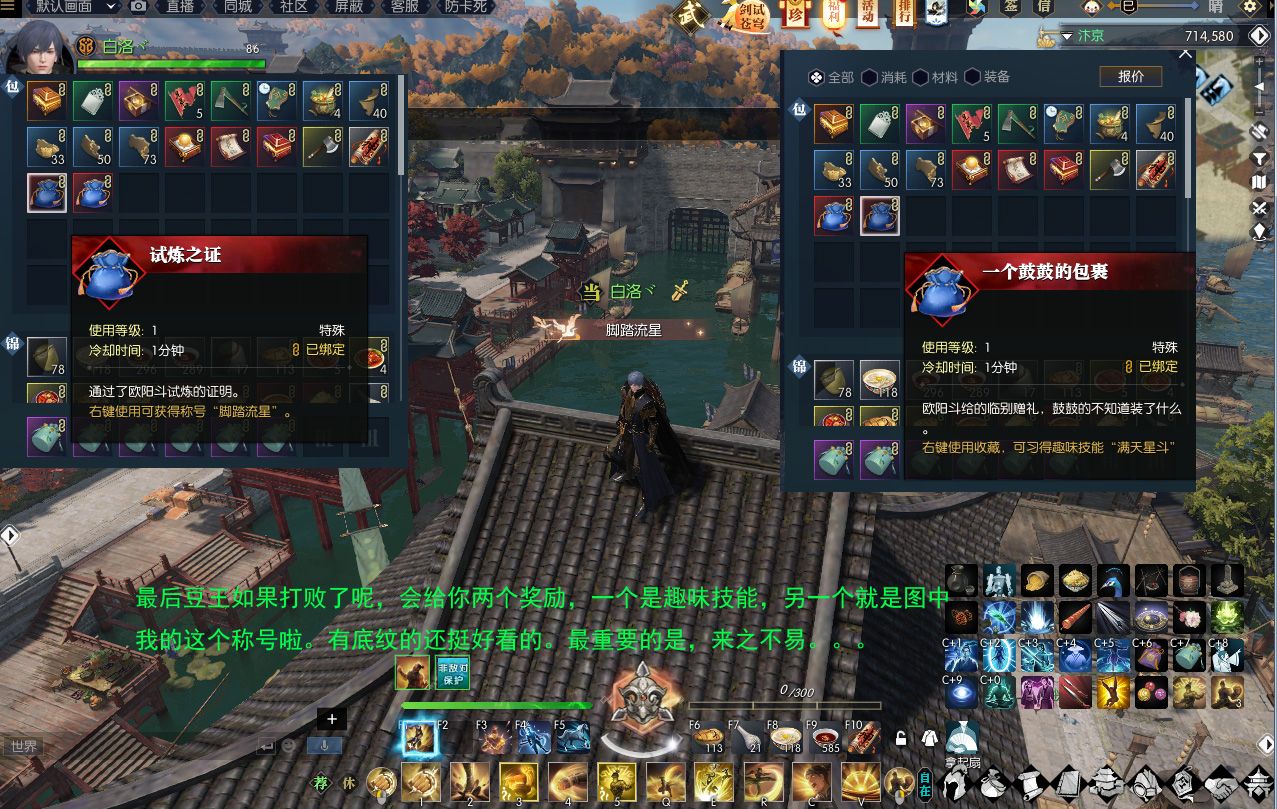
Task: Click the 报价 price quote button
Action: (1130, 77)
